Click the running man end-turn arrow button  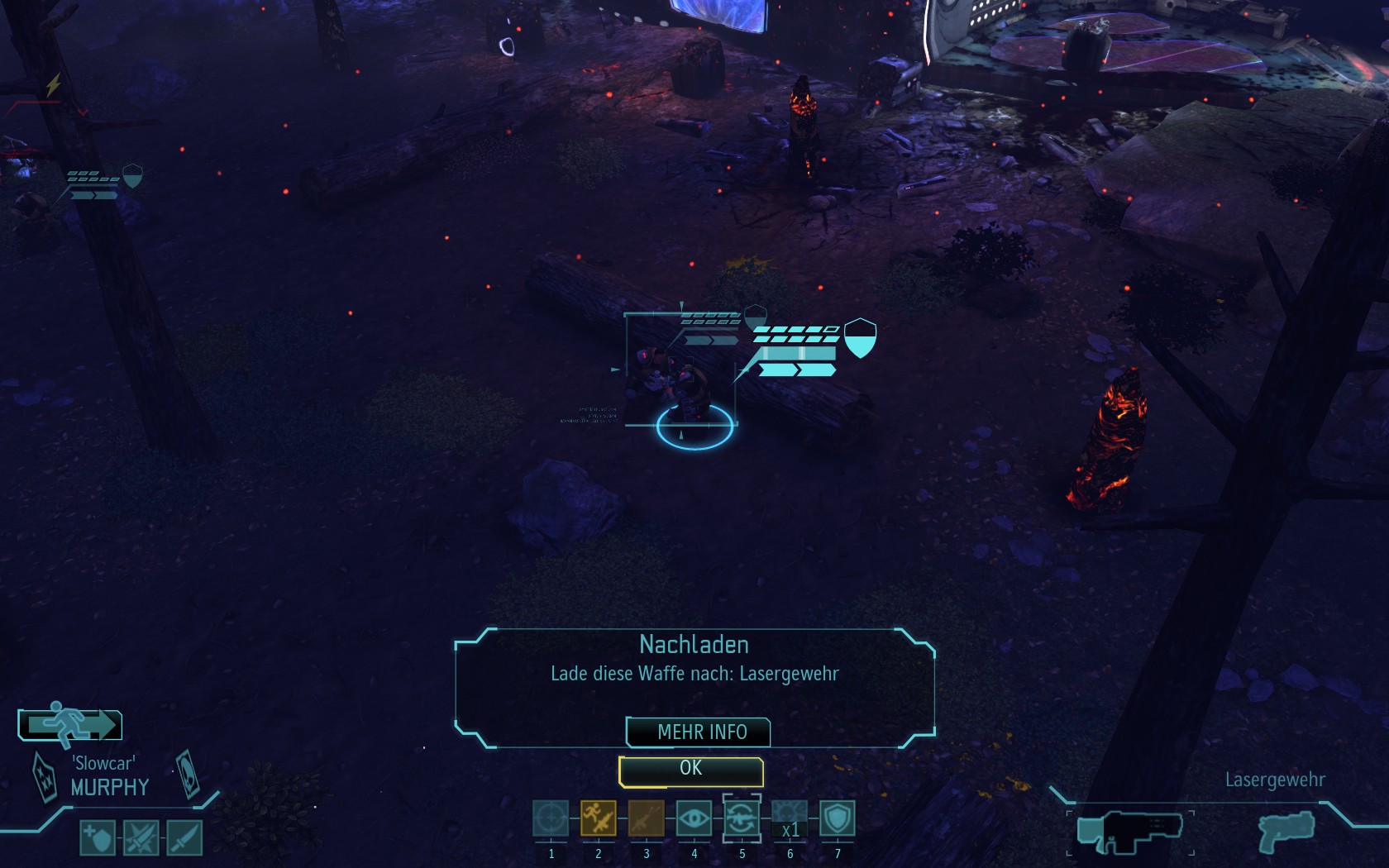(70, 725)
